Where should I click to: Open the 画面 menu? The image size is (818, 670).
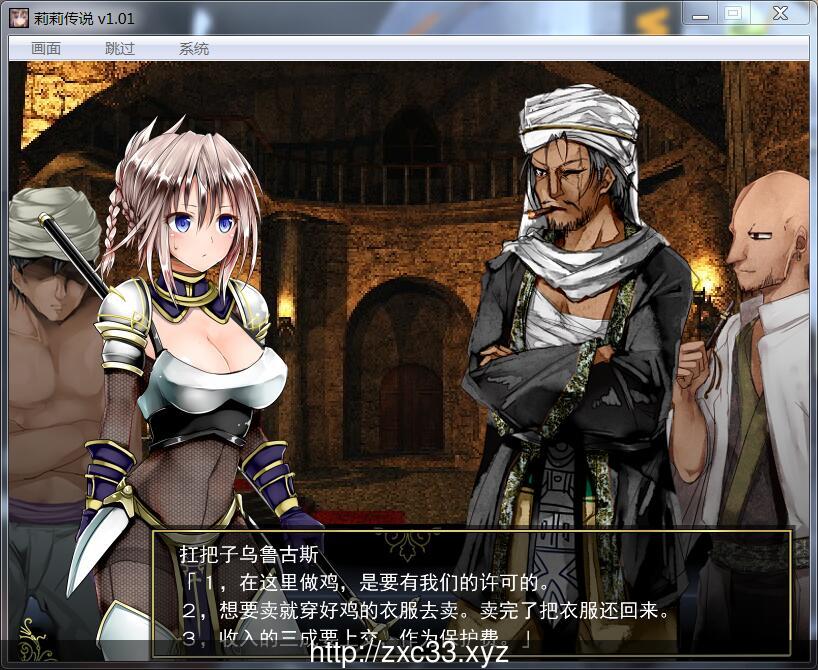point(46,49)
